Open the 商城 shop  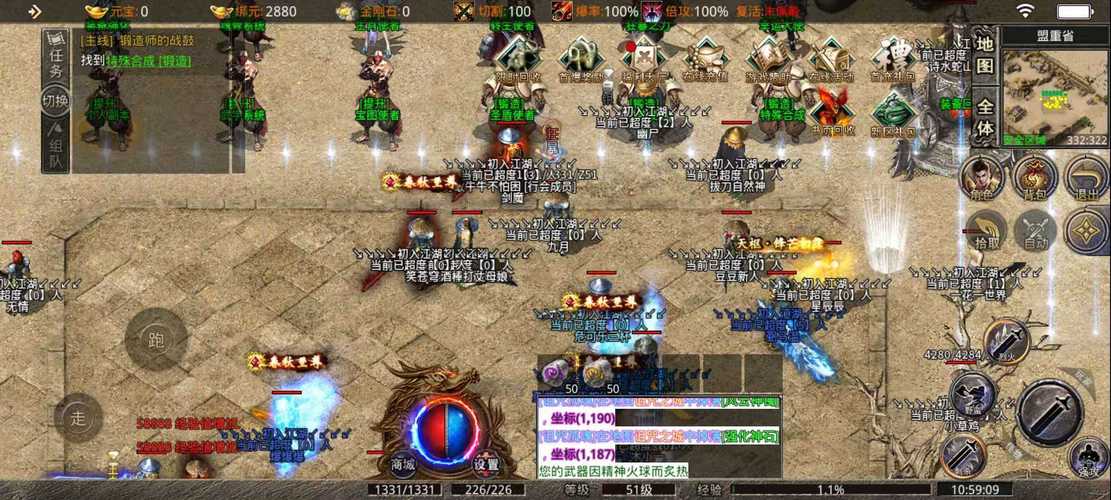point(403,465)
